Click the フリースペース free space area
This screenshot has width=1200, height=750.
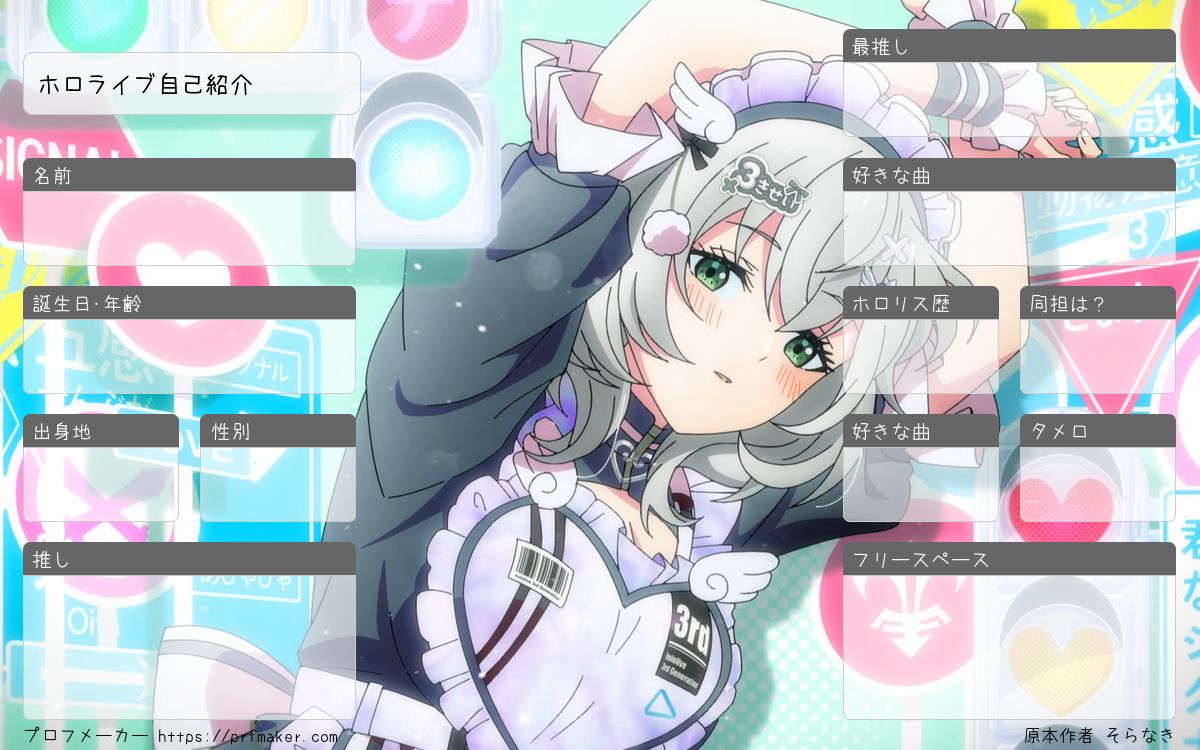point(1009,645)
